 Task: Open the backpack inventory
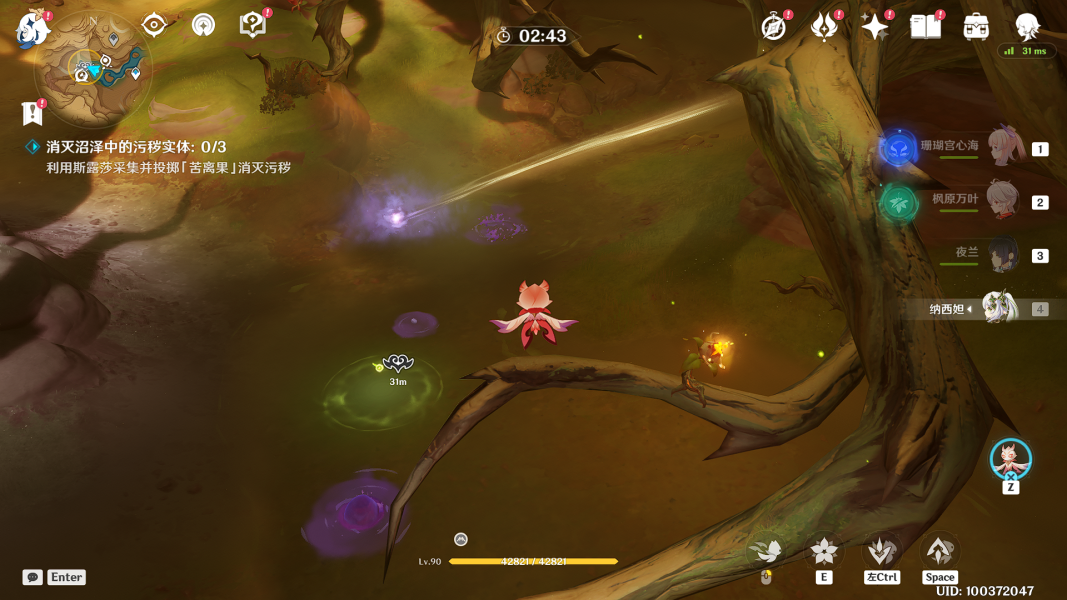pos(977,27)
